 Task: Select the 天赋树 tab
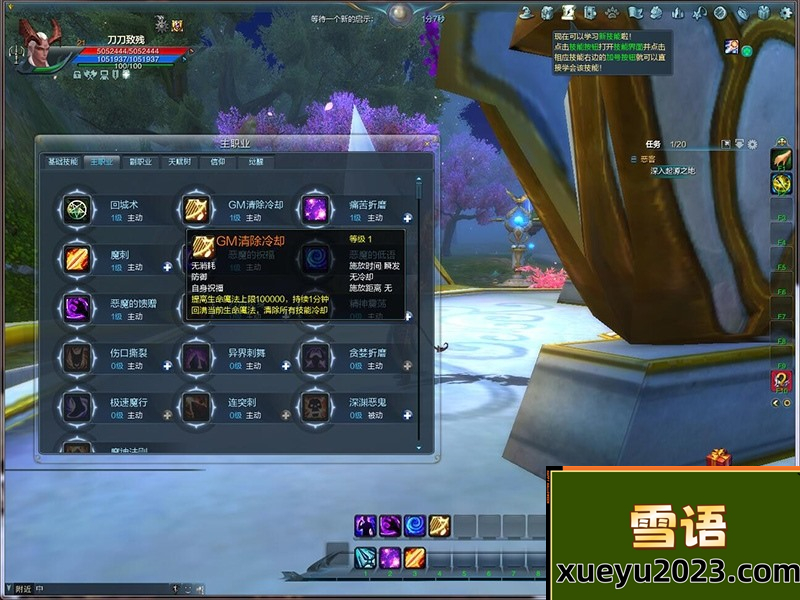(179, 161)
